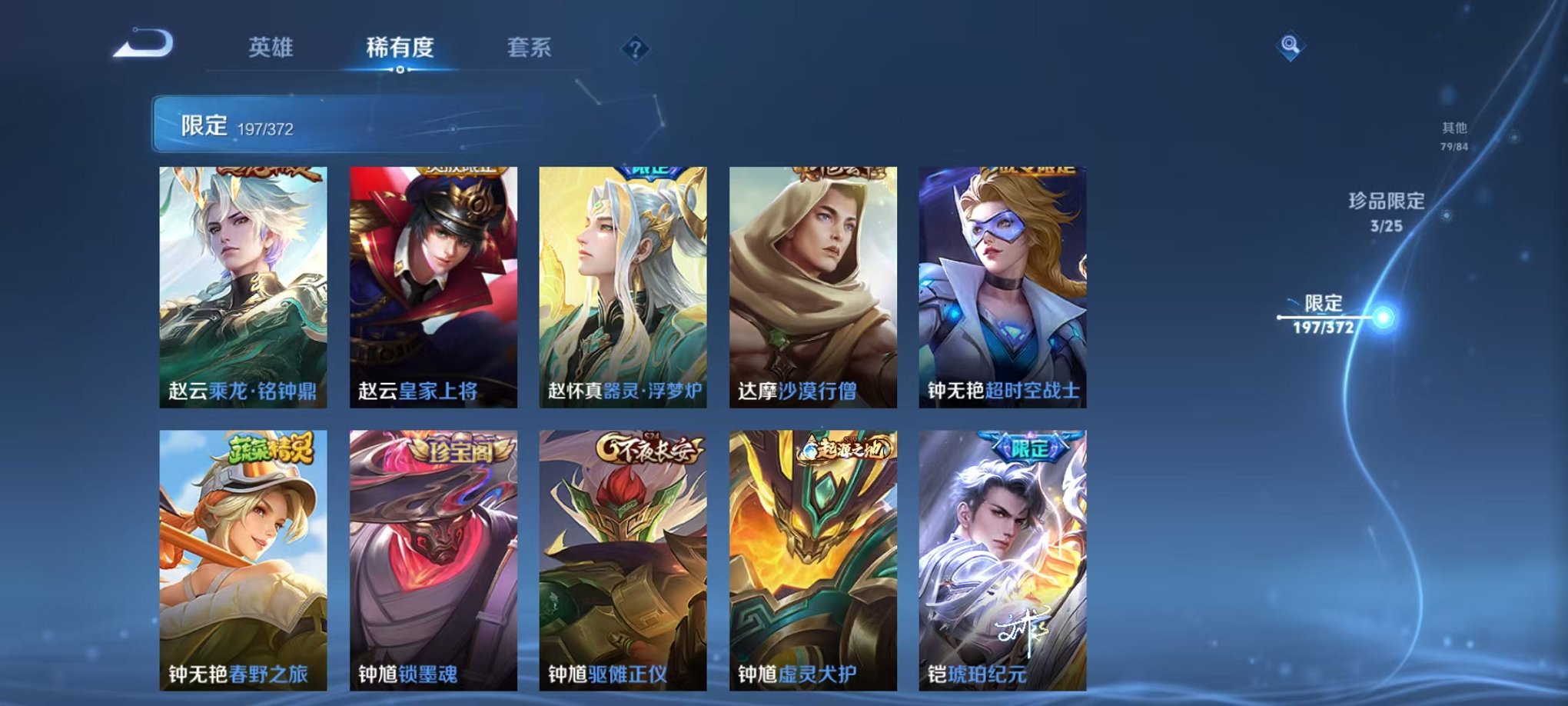Click the back arrow logo top left
Viewport: 1568px width, 706px height.
click(143, 45)
